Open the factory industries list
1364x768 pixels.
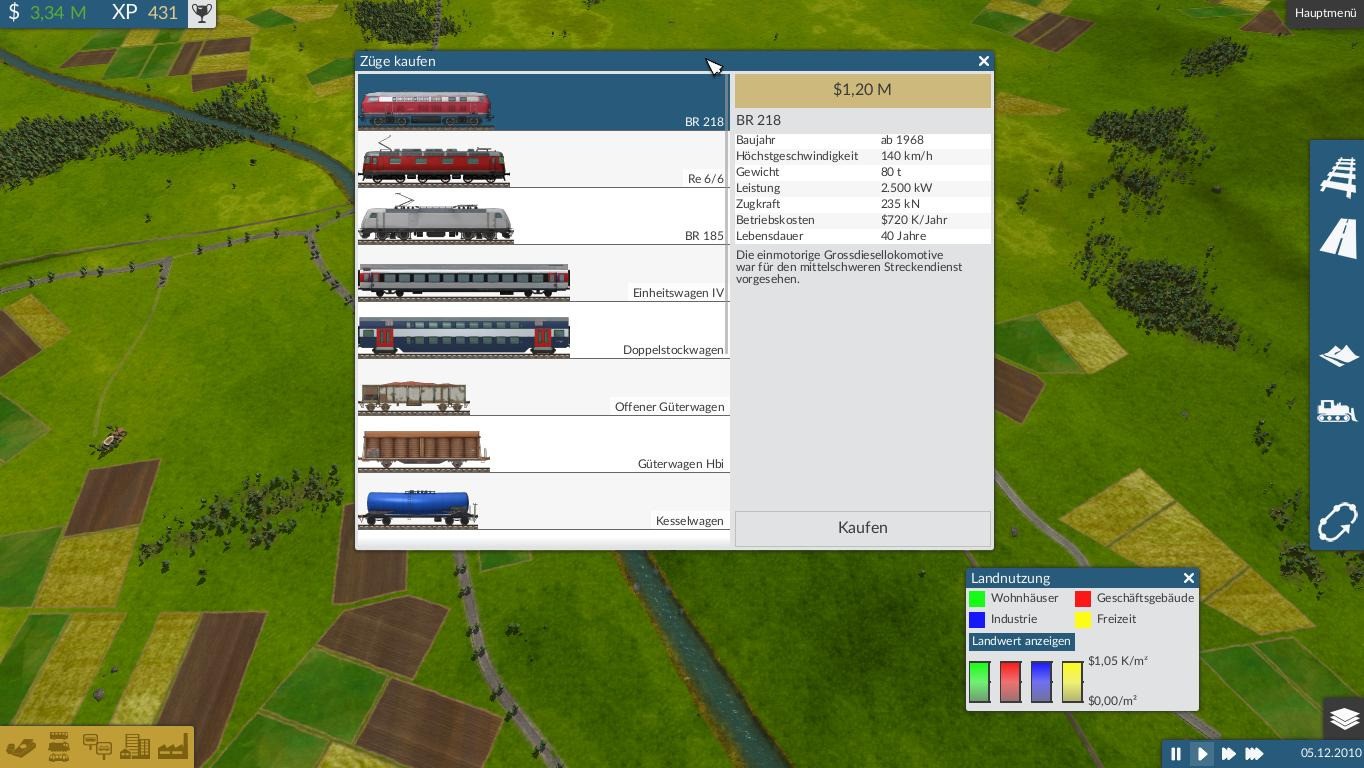point(172,747)
